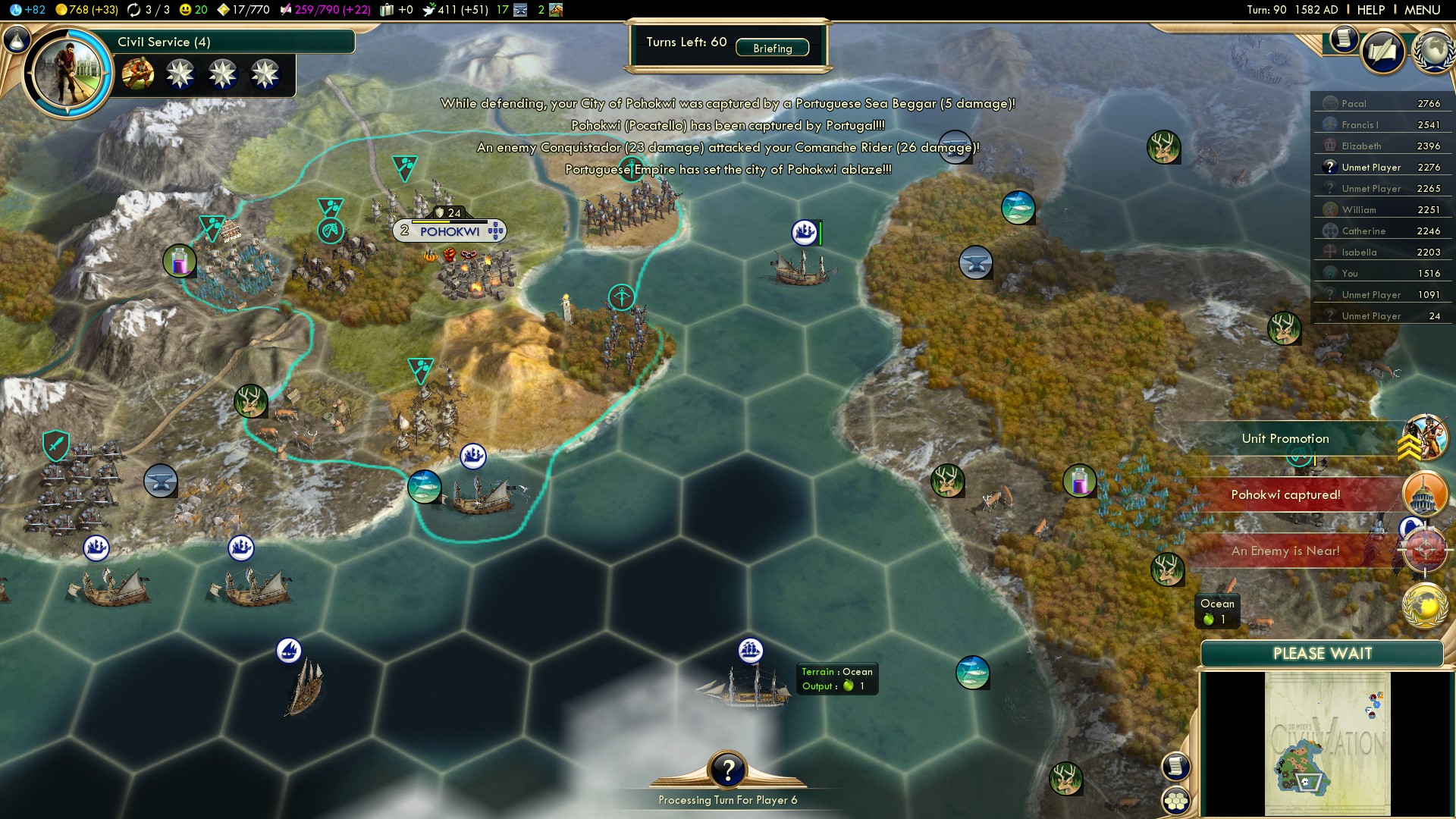The width and height of the screenshot is (1456, 819).
Task: Click the golden globe notification icon
Action: point(1425,606)
